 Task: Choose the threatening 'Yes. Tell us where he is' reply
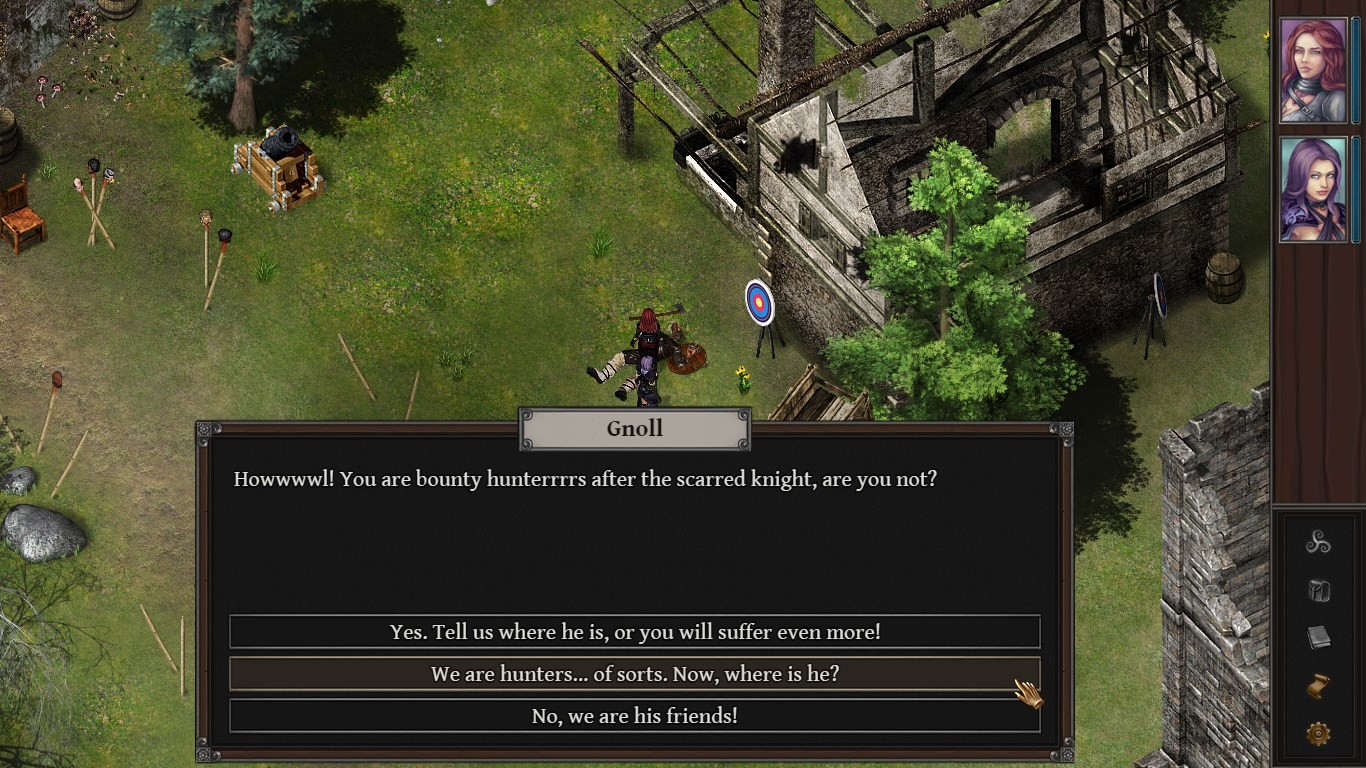634,631
